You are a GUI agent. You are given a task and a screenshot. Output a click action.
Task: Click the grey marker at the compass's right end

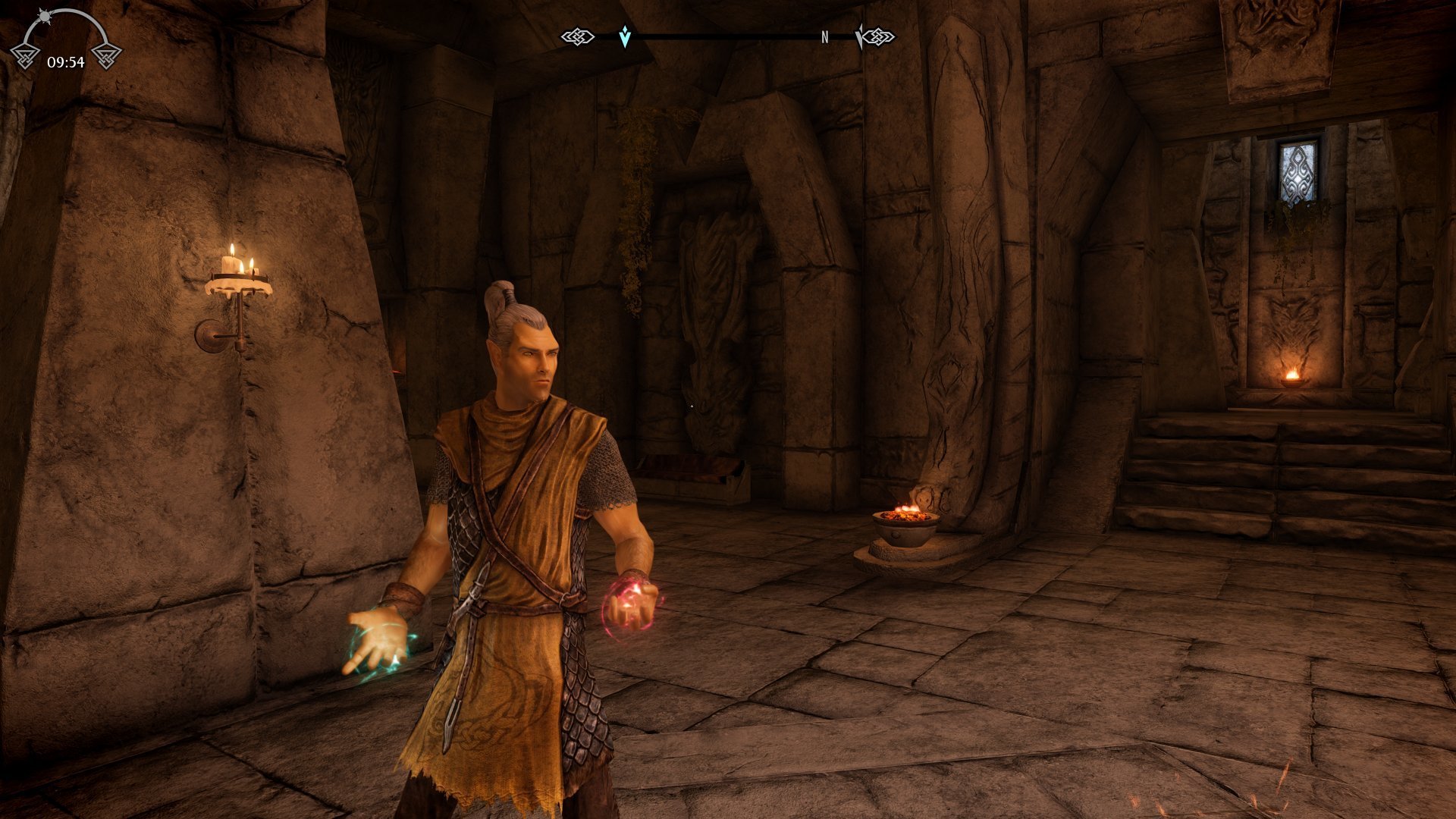(x=859, y=36)
